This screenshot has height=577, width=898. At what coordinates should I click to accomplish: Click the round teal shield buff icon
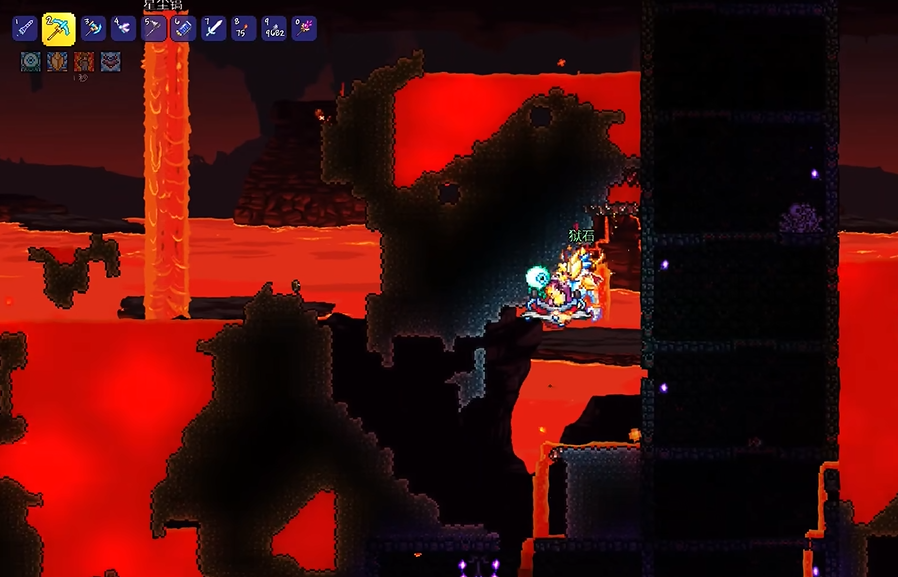(x=30, y=61)
